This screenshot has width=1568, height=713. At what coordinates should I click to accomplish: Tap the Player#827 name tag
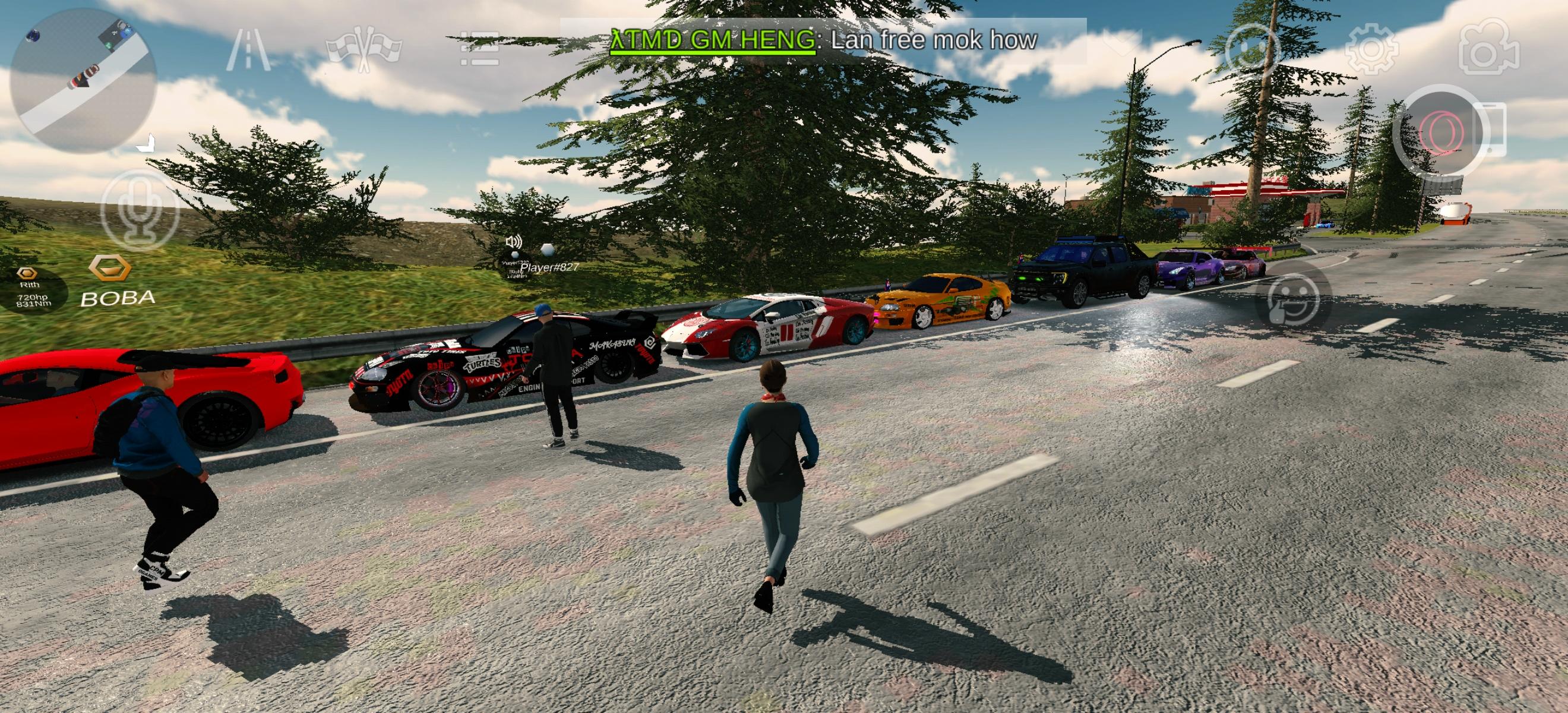pos(549,267)
